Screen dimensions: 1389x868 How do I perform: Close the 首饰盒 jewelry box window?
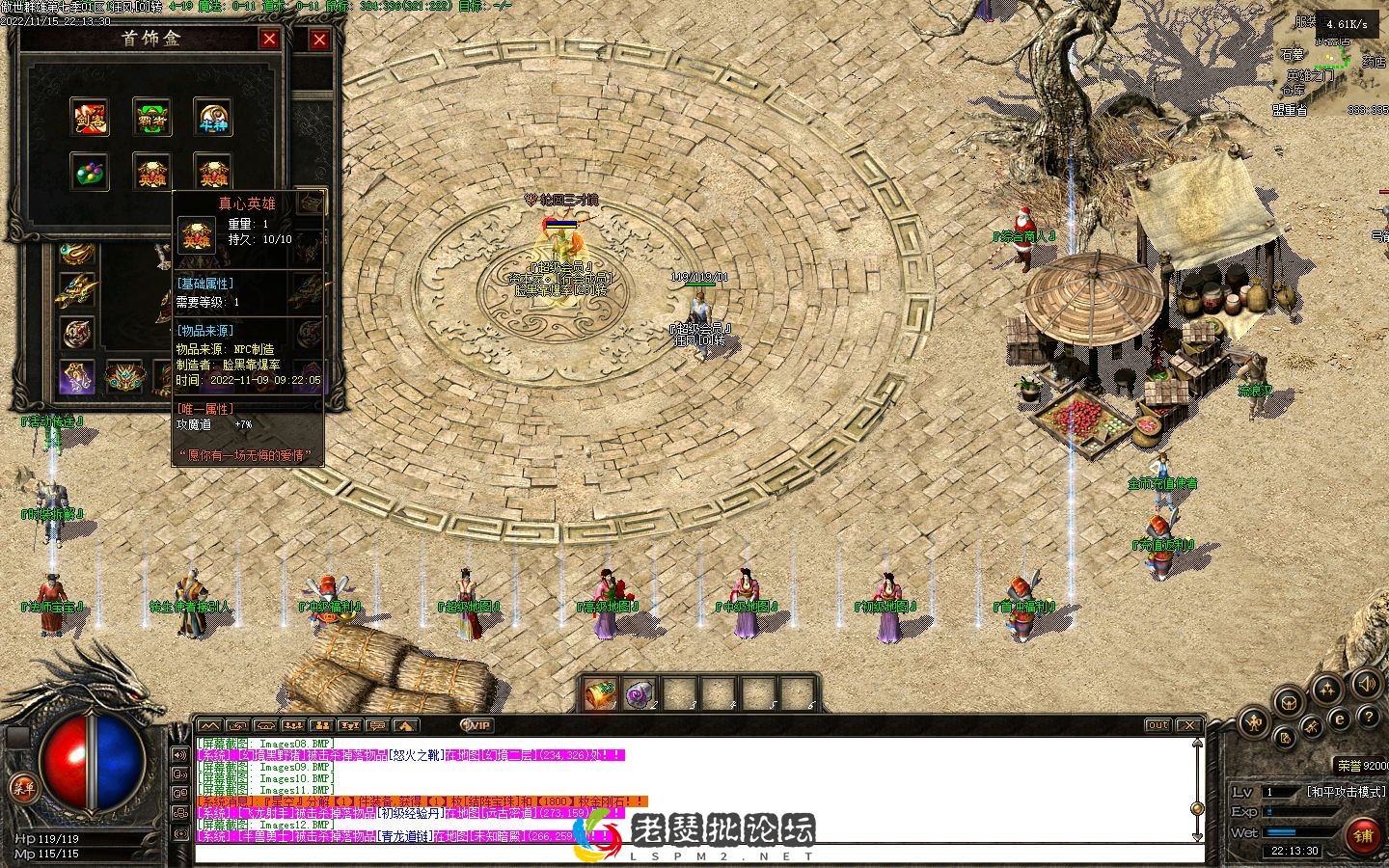(269, 39)
